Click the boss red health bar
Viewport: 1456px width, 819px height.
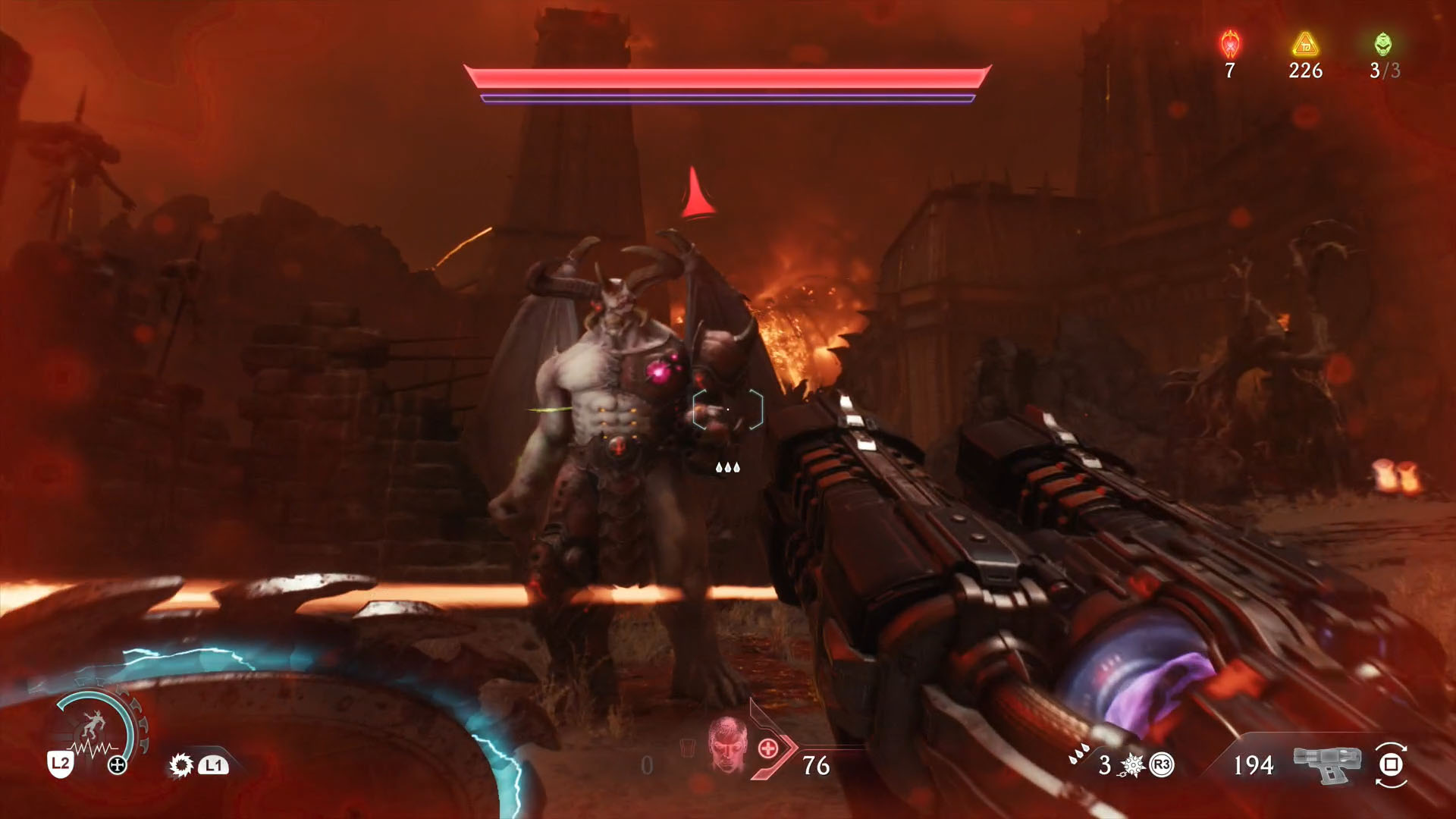coord(728,78)
